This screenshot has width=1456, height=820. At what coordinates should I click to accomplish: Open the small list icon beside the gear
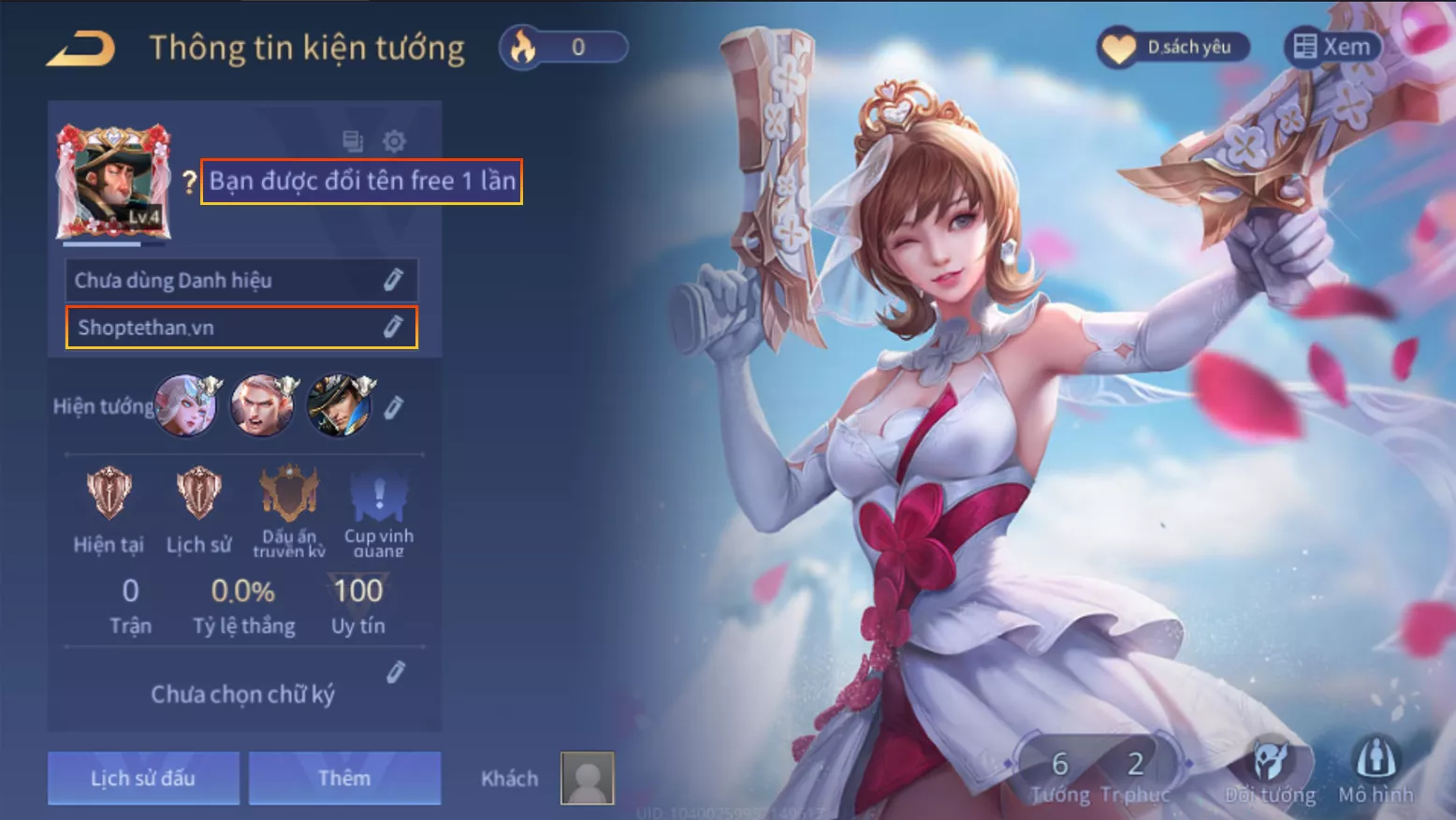pos(353,141)
